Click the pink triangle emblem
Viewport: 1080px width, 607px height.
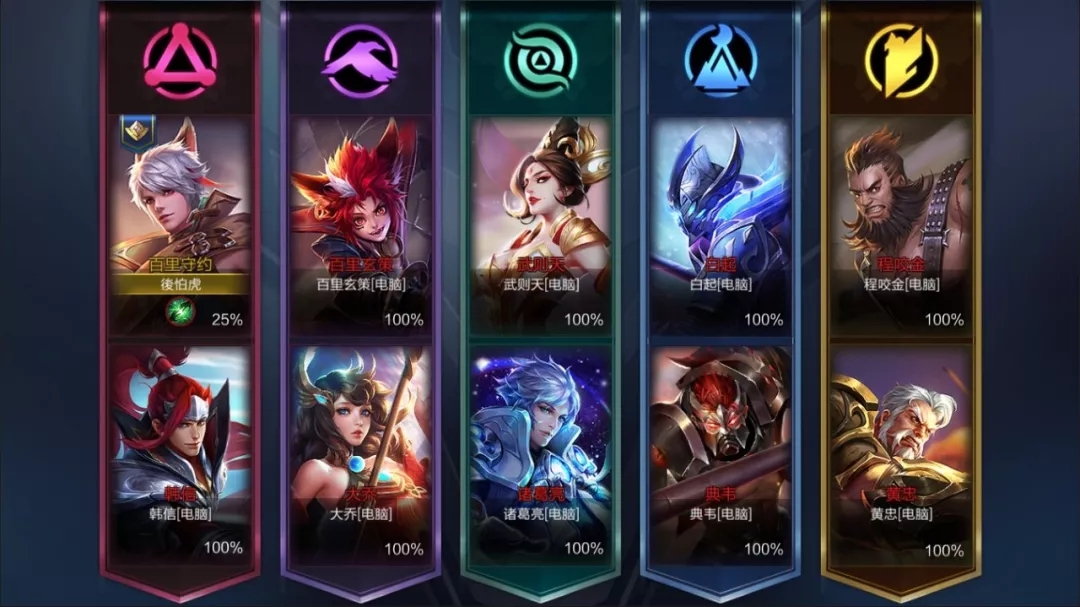coord(180,60)
